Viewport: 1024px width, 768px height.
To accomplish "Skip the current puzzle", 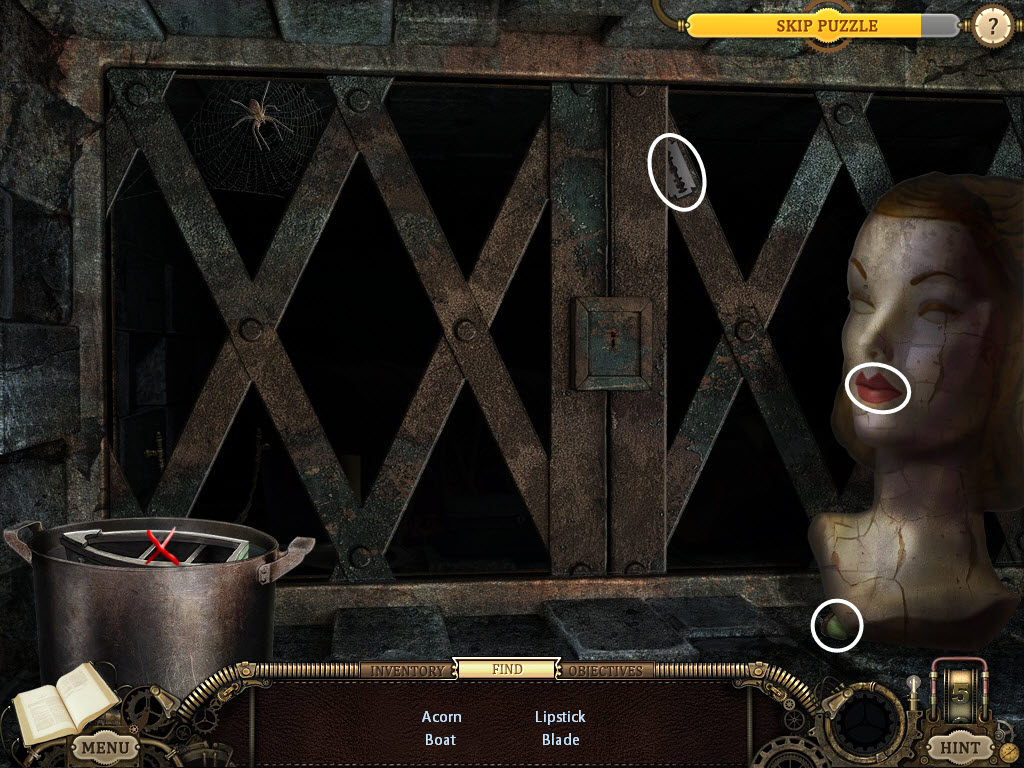I will pos(826,26).
